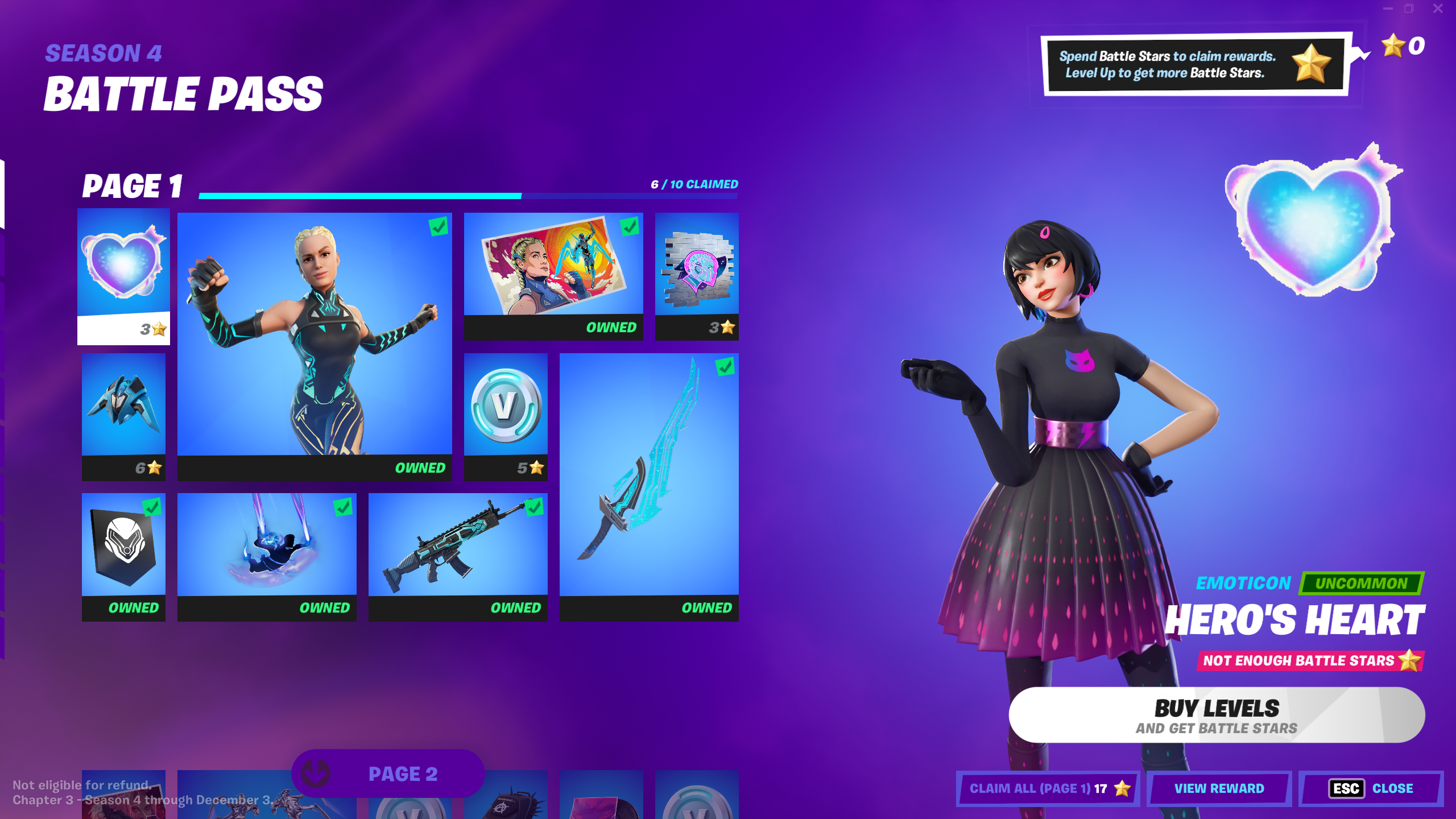Select the owned assault rifle wrap reward

tap(458, 556)
